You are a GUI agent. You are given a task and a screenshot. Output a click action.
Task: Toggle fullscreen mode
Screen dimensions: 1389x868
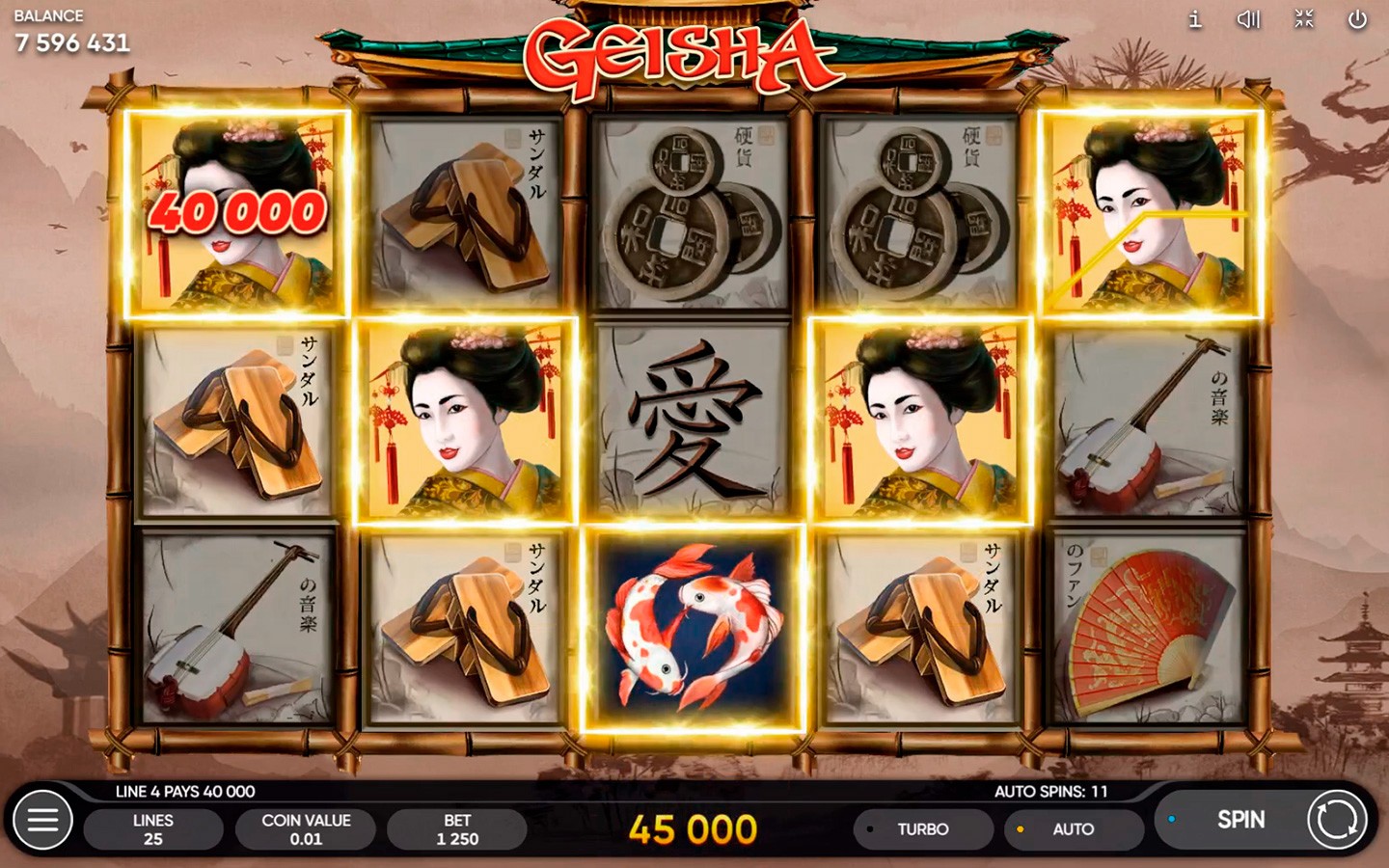click(1304, 19)
